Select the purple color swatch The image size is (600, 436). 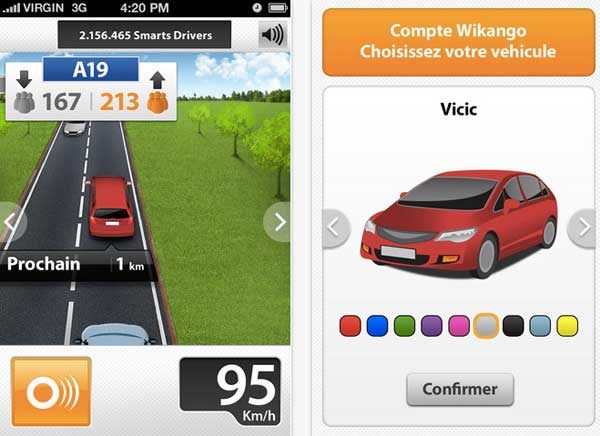(432, 325)
